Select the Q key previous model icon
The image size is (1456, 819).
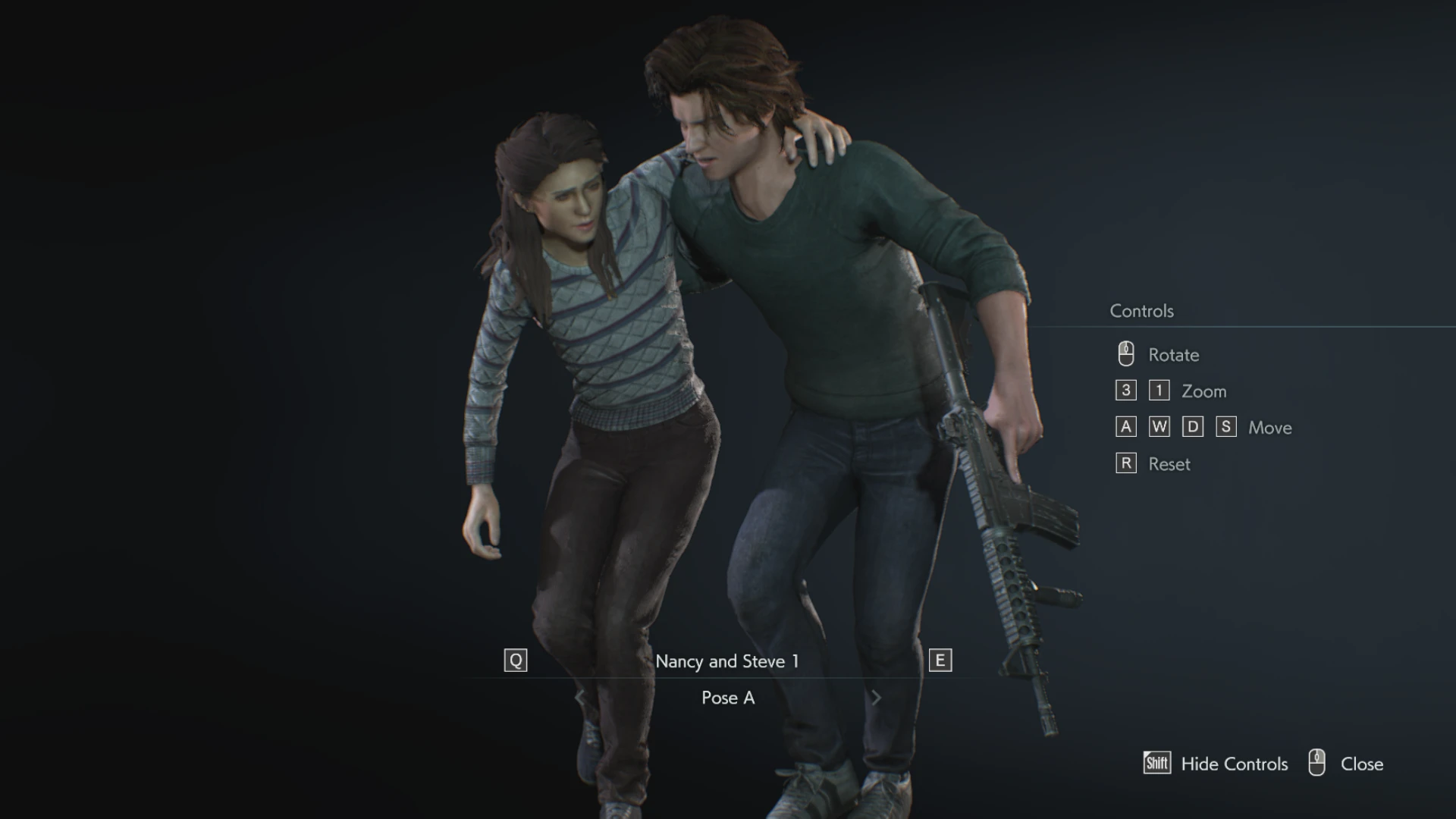[516, 660]
